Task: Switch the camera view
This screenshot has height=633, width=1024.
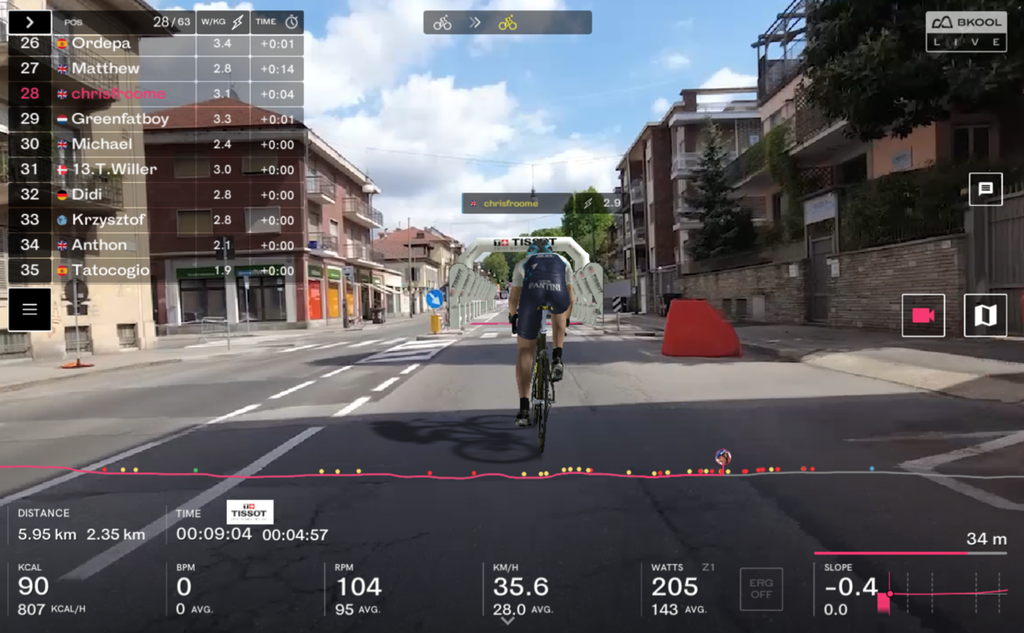Action: pyautogui.click(x=922, y=315)
